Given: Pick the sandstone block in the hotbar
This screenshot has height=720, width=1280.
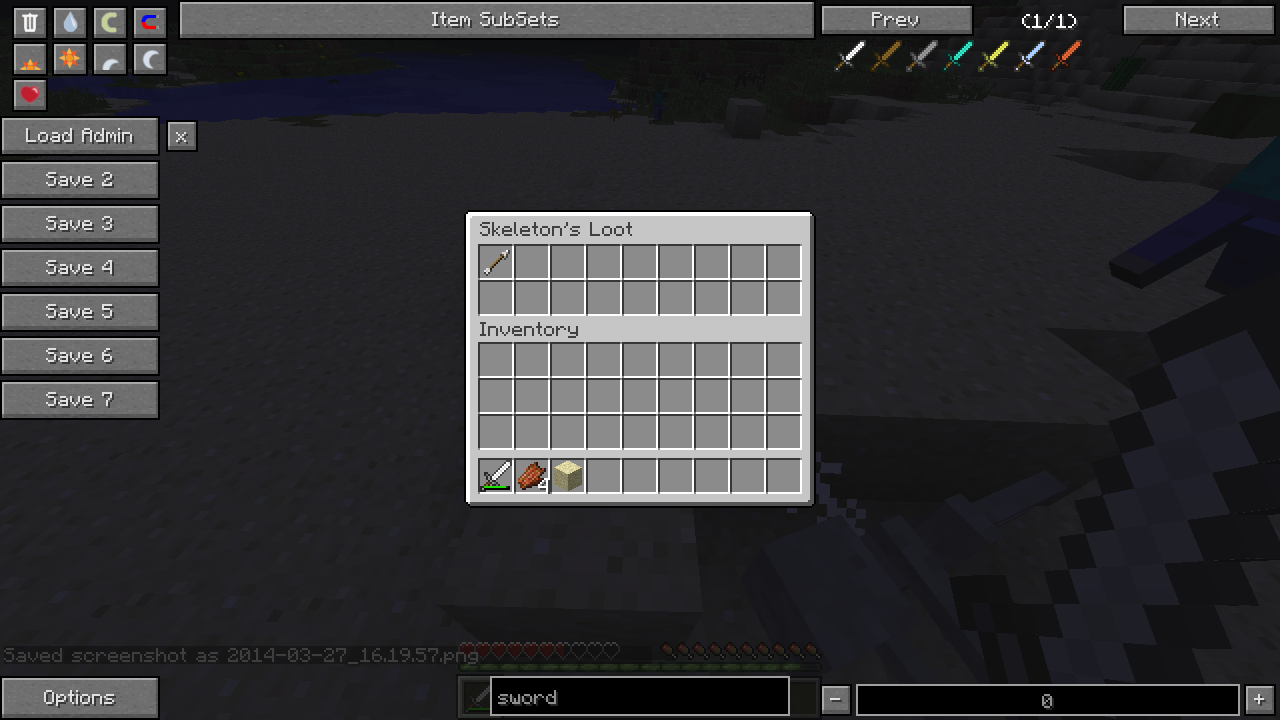Looking at the screenshot, I should (x=568, y=476).
